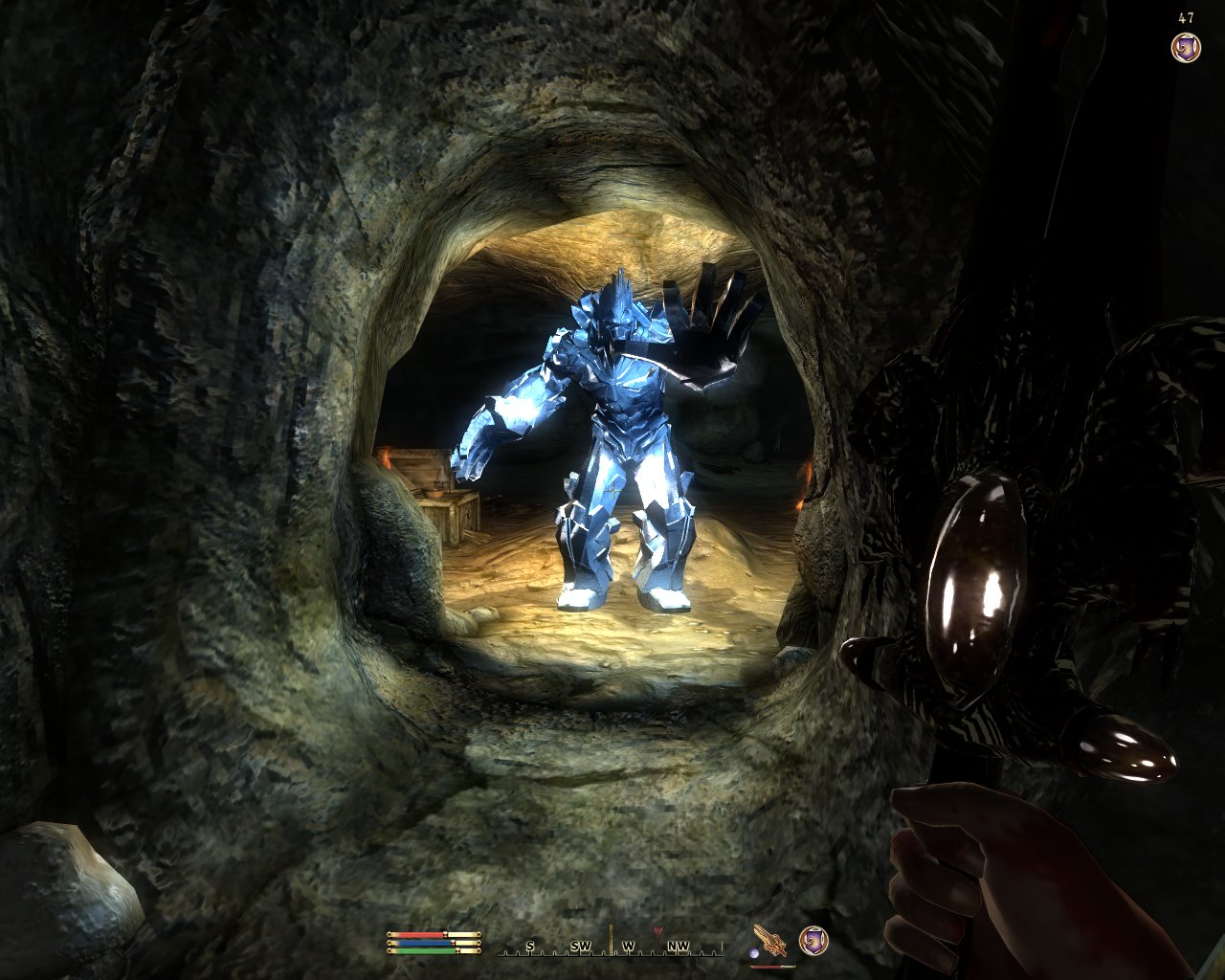Click the red quest marker on the compass
The height and width of the screenshot is (980, 1225).
tap(657, 931)
